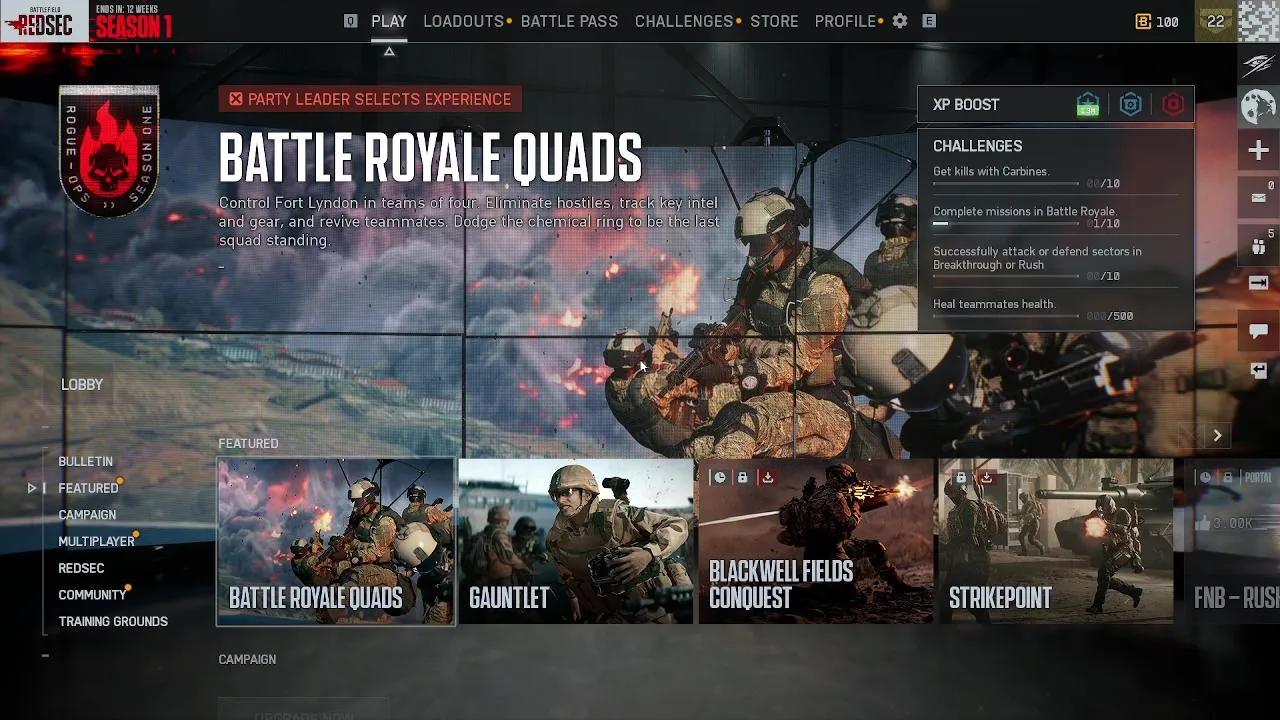Select the red hexagonal boost slot icon
1280x720 pixels.
click(1171, 104)
